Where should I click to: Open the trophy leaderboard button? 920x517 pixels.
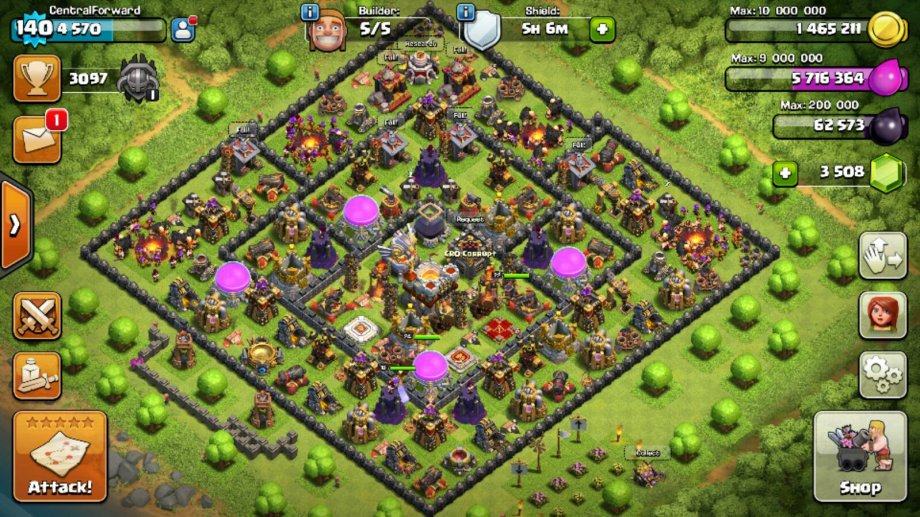tap(37, 78)
